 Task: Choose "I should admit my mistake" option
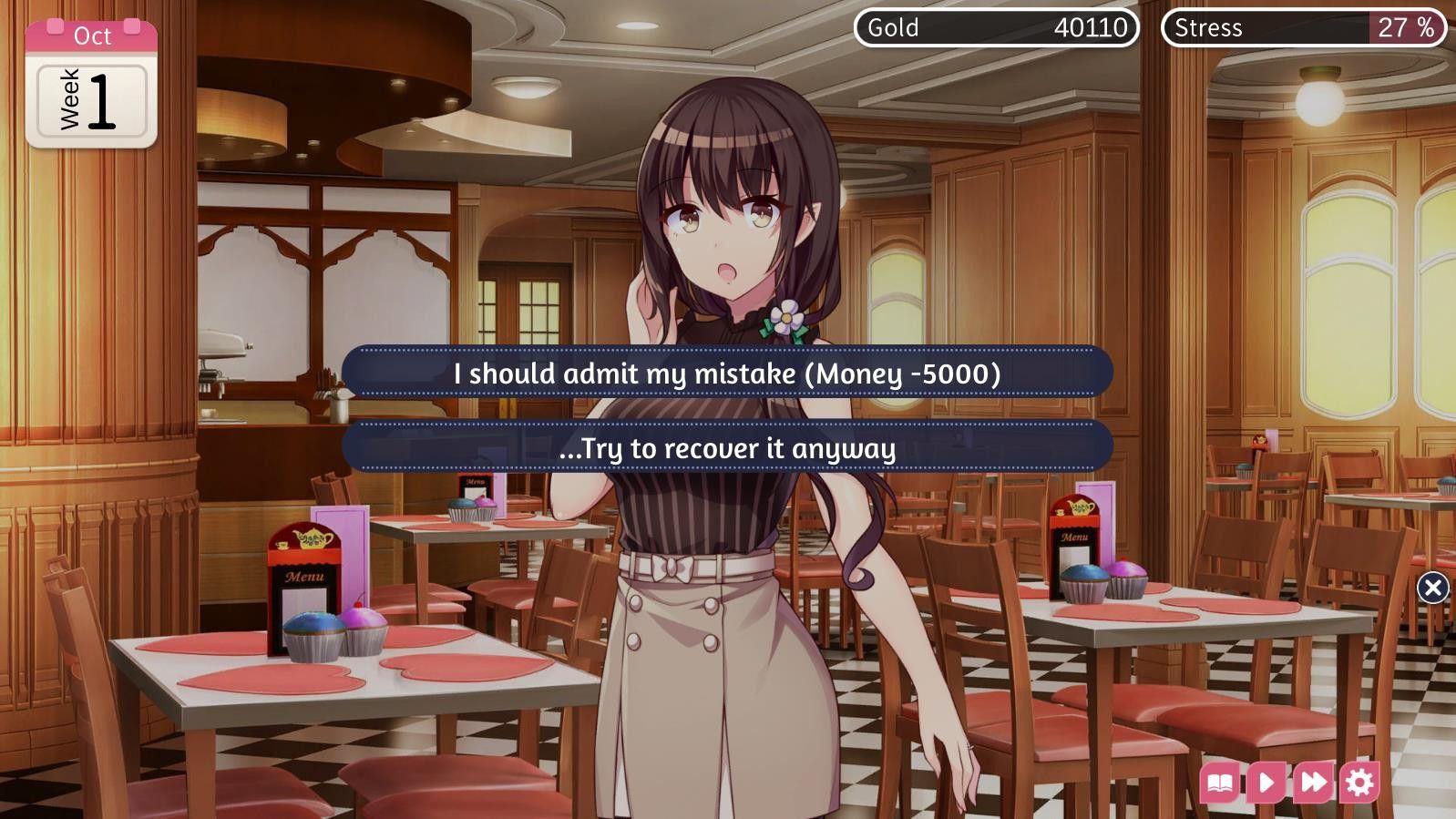click(727, 373)
